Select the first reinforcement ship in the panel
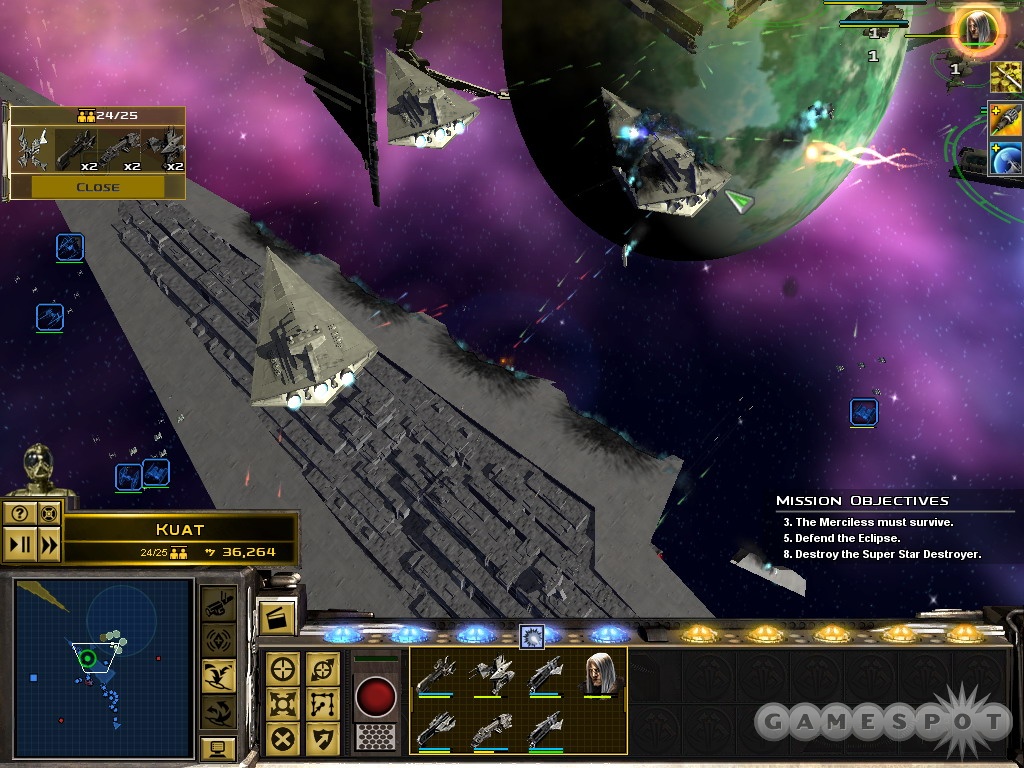Viewport: 1024px width, 768px height. coord(33,149)
